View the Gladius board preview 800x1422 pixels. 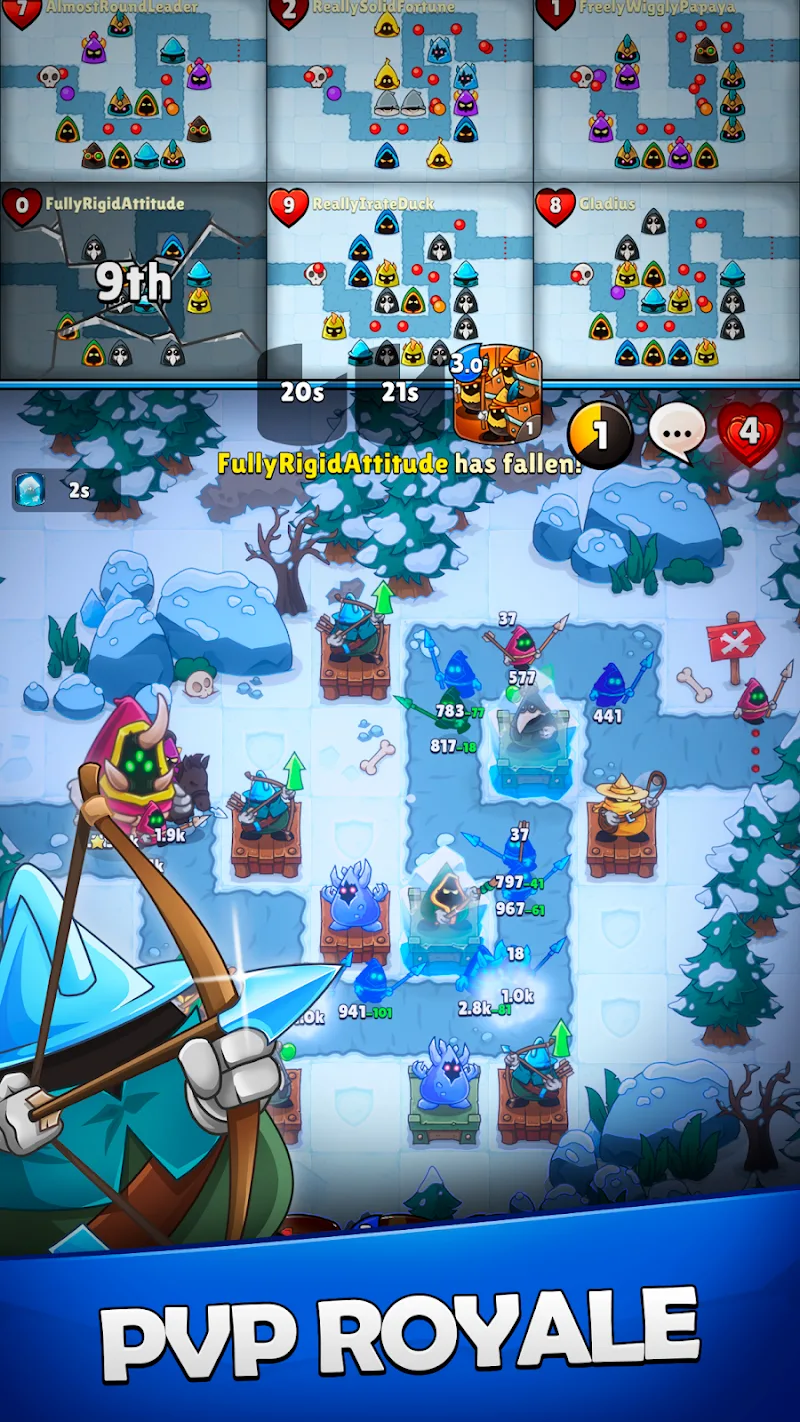pyautogui.click(x=667, y=282)
